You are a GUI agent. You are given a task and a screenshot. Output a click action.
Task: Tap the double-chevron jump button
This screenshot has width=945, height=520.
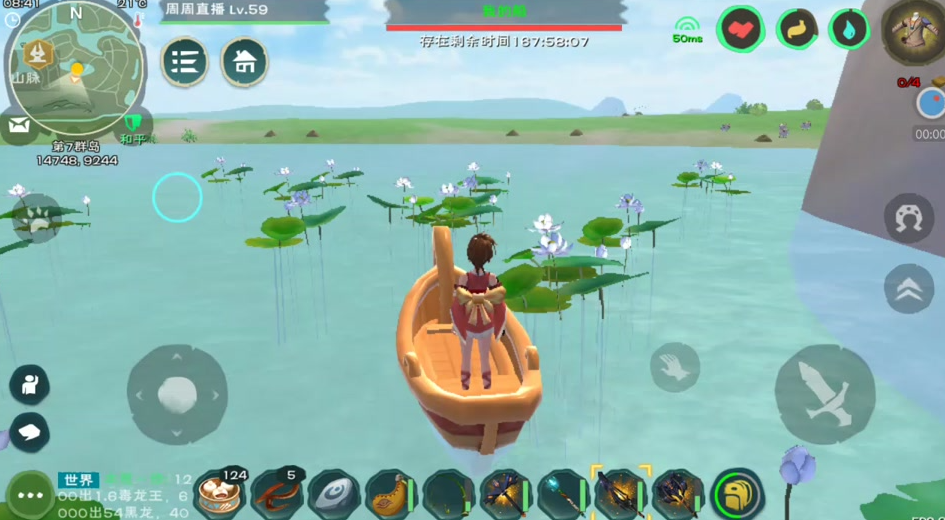click(x=908, y=289)
